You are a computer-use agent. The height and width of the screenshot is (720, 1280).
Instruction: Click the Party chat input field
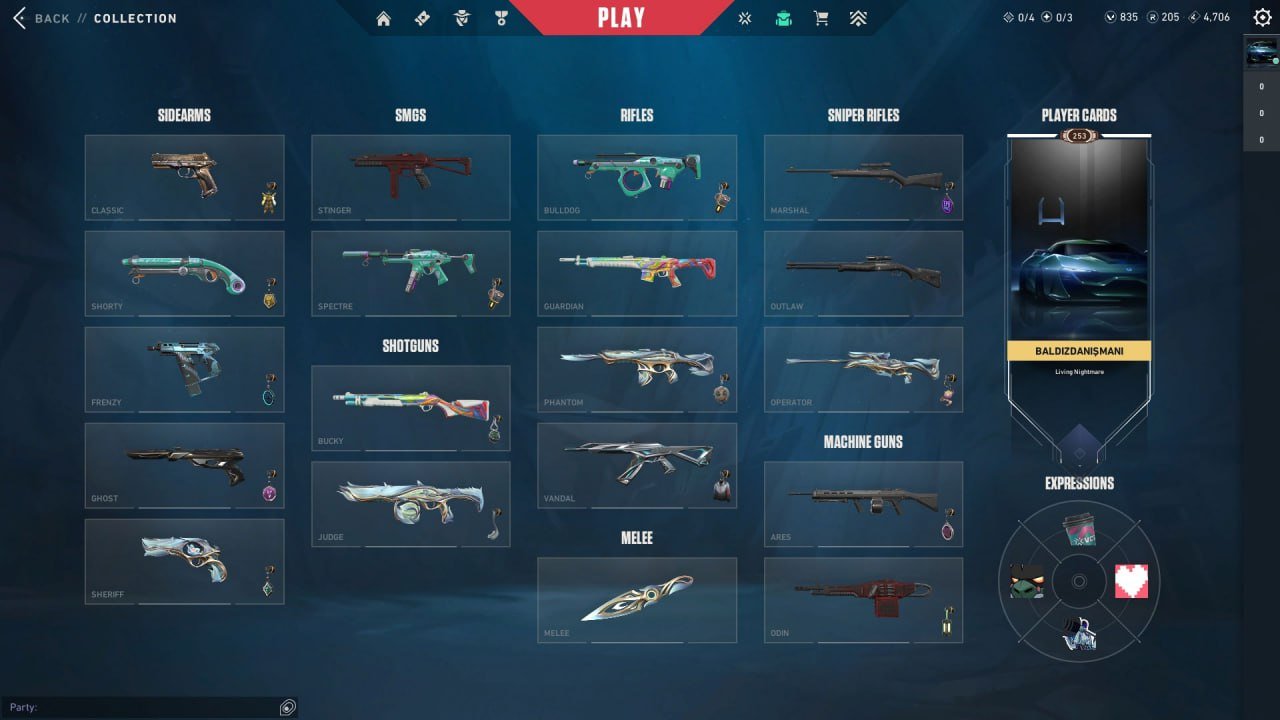pyautogui.click(x=140, y=707)
